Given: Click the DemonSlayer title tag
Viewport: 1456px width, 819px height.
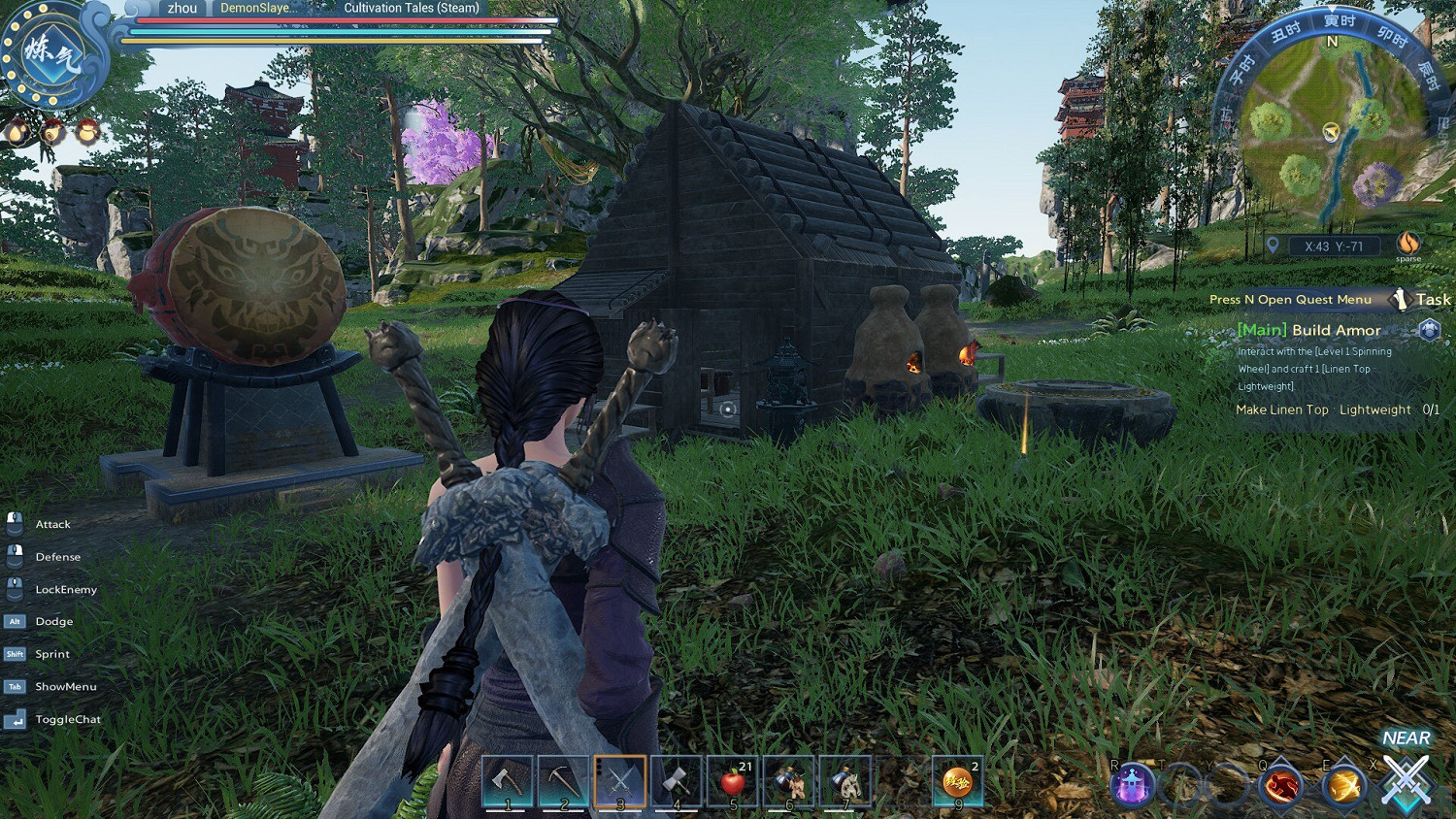Looking at the screenshot, I should pos(258,9).
